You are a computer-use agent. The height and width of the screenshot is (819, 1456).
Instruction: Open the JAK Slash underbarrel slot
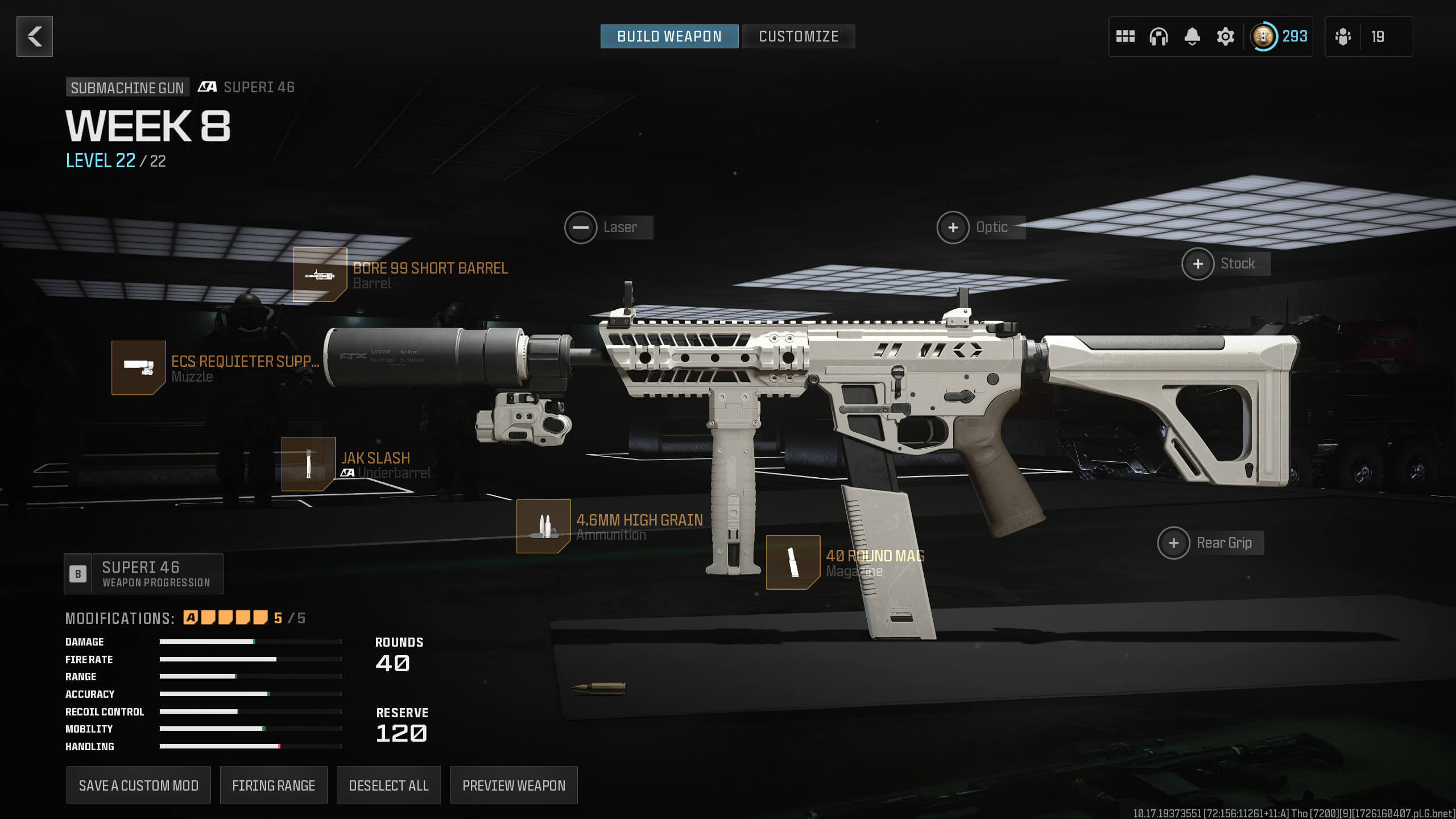click(x=308, y=464)
